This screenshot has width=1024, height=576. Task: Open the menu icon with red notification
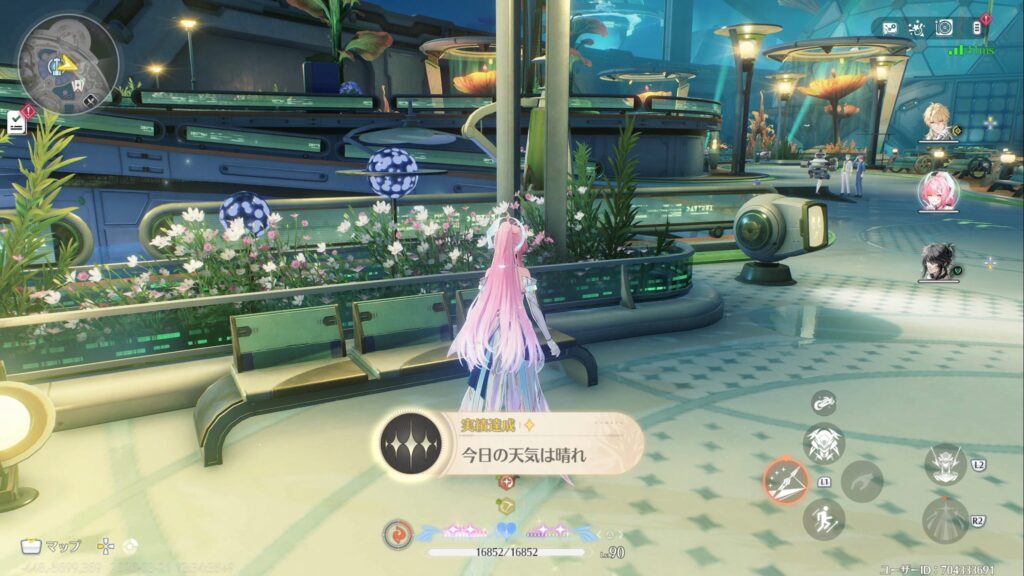[977, 27]
